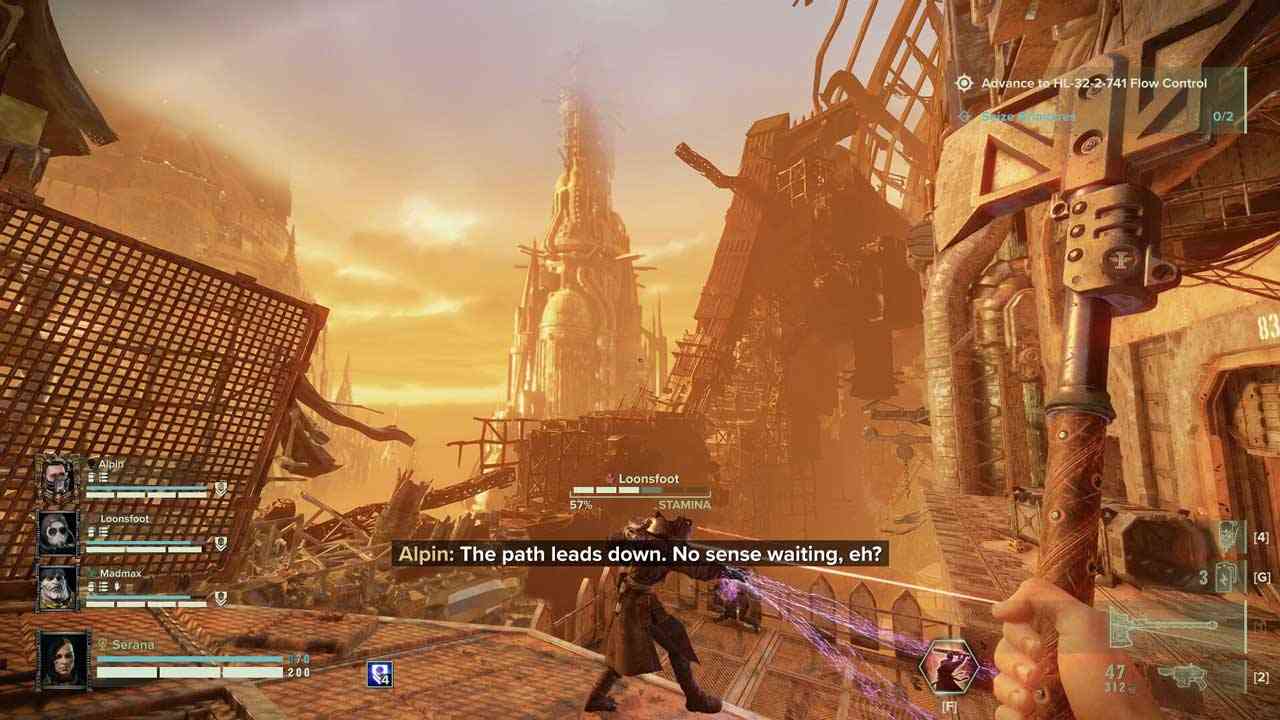1280x720 pixels.
Task: Choose the top pocketable item slot
Action: coord(1226,538)
